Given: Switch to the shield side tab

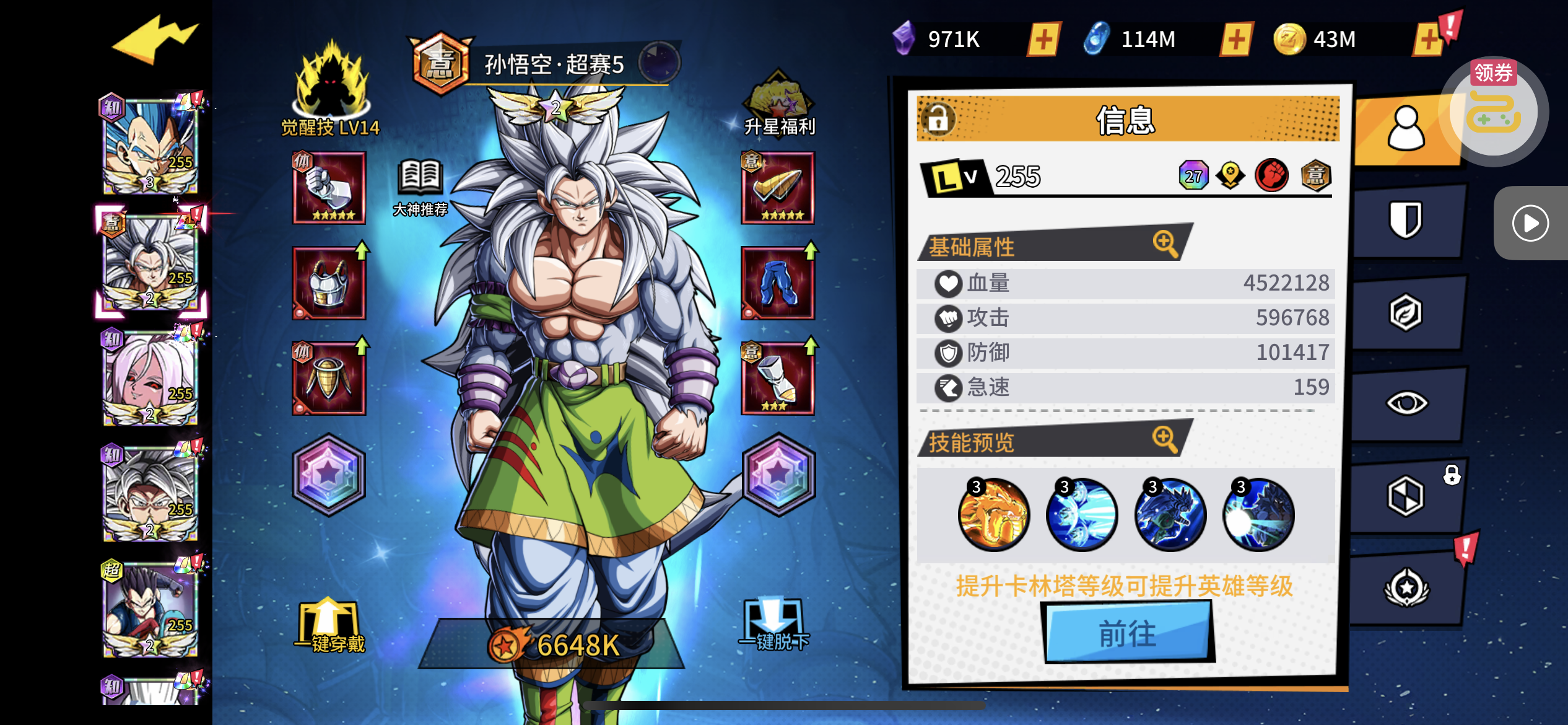Looking at the screenshot, I should (x=1406, y=220).
